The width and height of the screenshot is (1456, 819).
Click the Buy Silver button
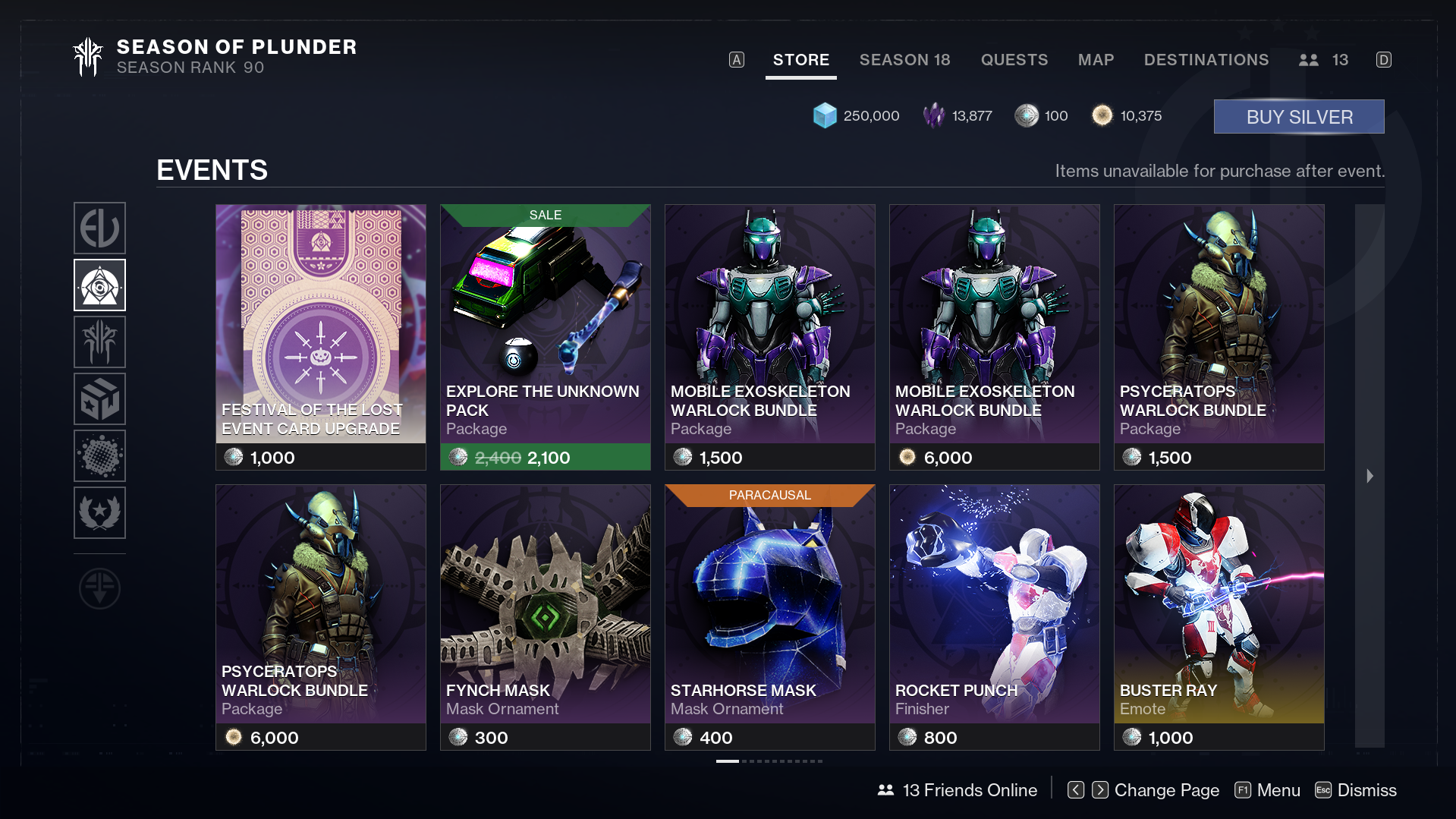pyautogui.click(x=1298, y=116)
